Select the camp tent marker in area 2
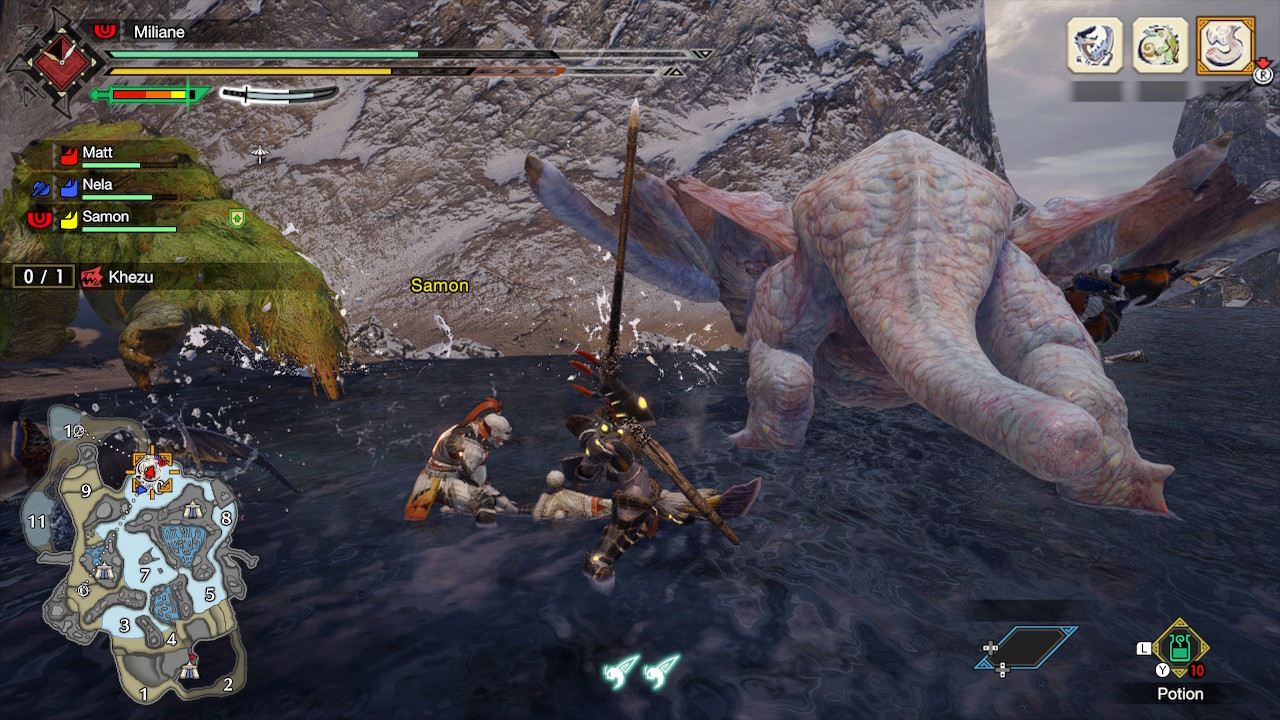The height and width of the screenshot is (720, 1280). 191,670
